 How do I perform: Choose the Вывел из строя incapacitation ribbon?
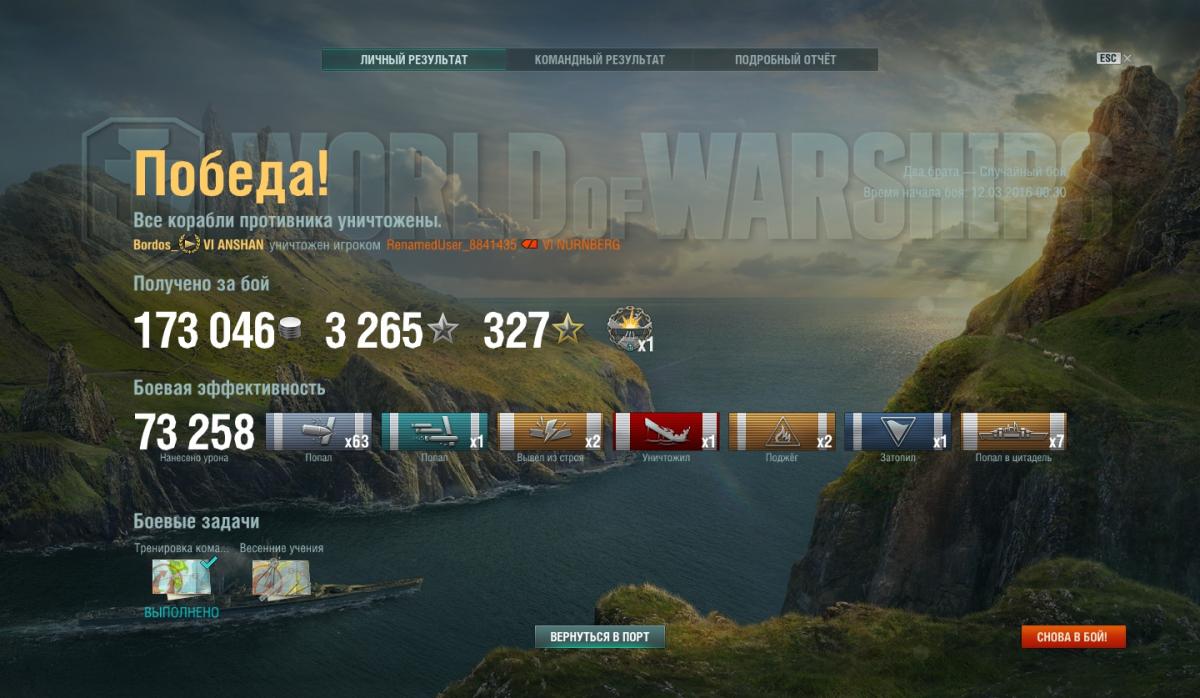tap(550, 432)
